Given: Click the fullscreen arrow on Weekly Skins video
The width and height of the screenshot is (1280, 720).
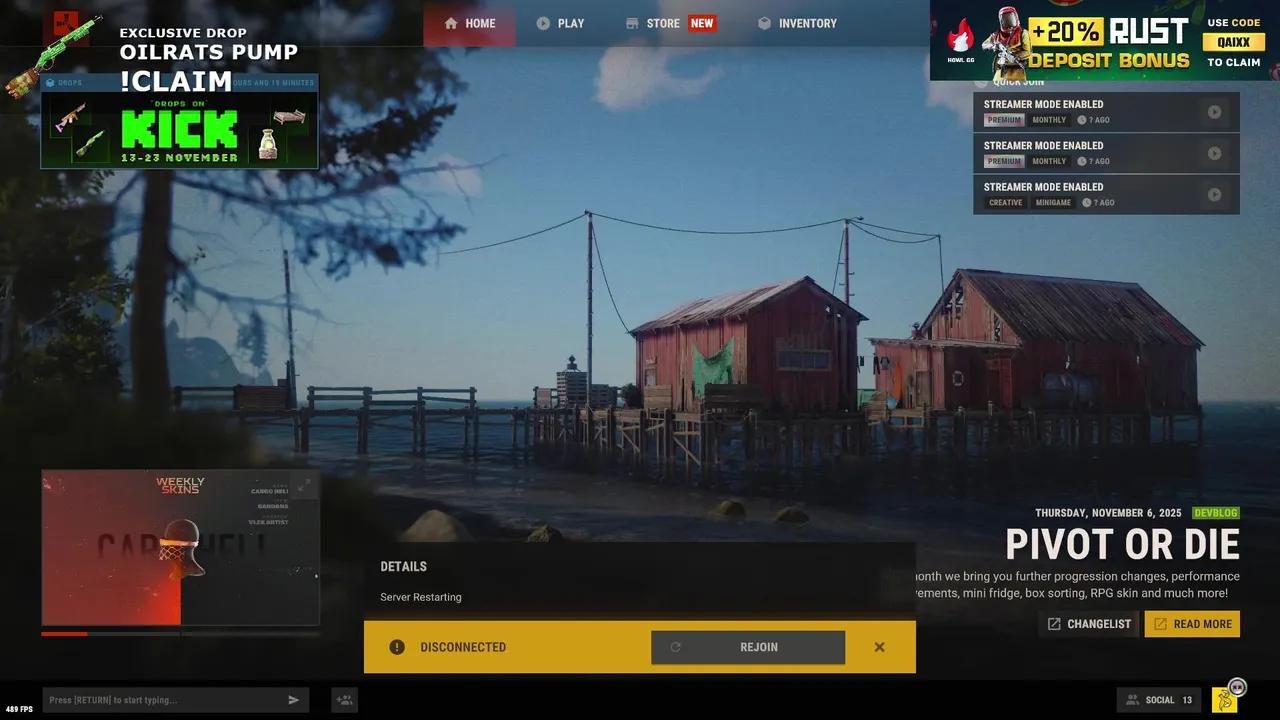Looking at the screenshot, I should point(307,481).
